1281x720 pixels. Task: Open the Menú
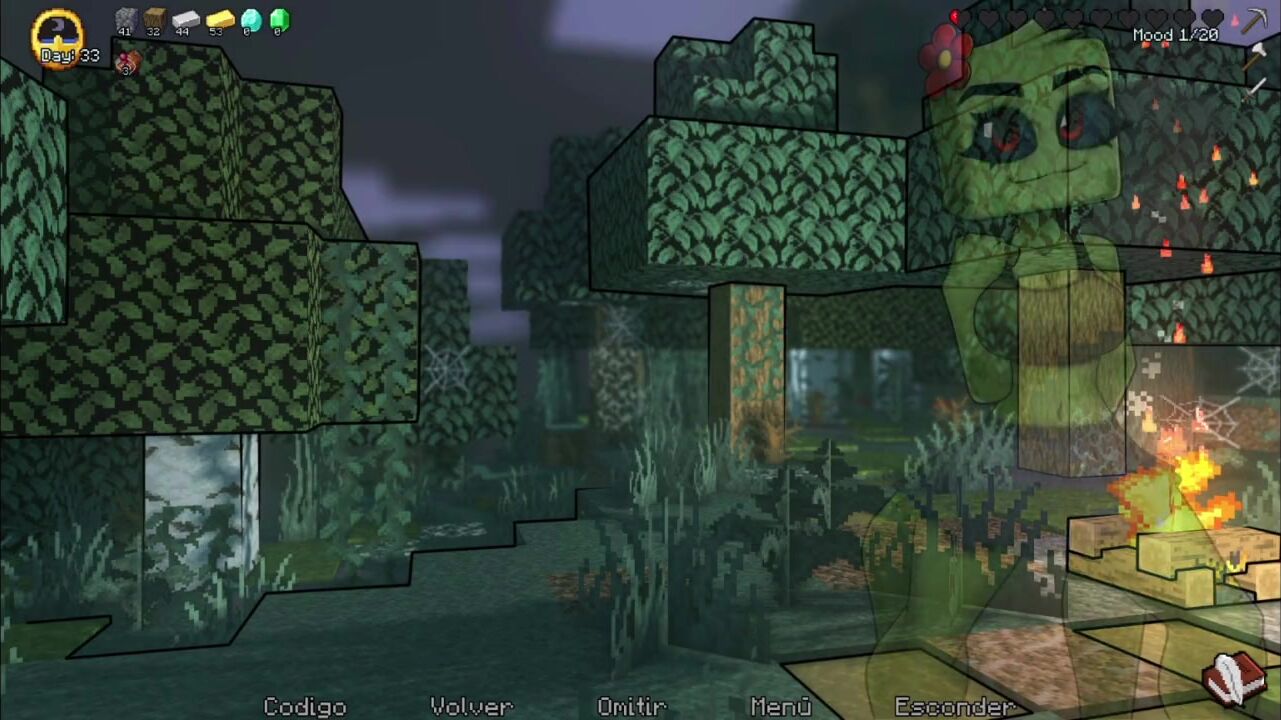780,706
